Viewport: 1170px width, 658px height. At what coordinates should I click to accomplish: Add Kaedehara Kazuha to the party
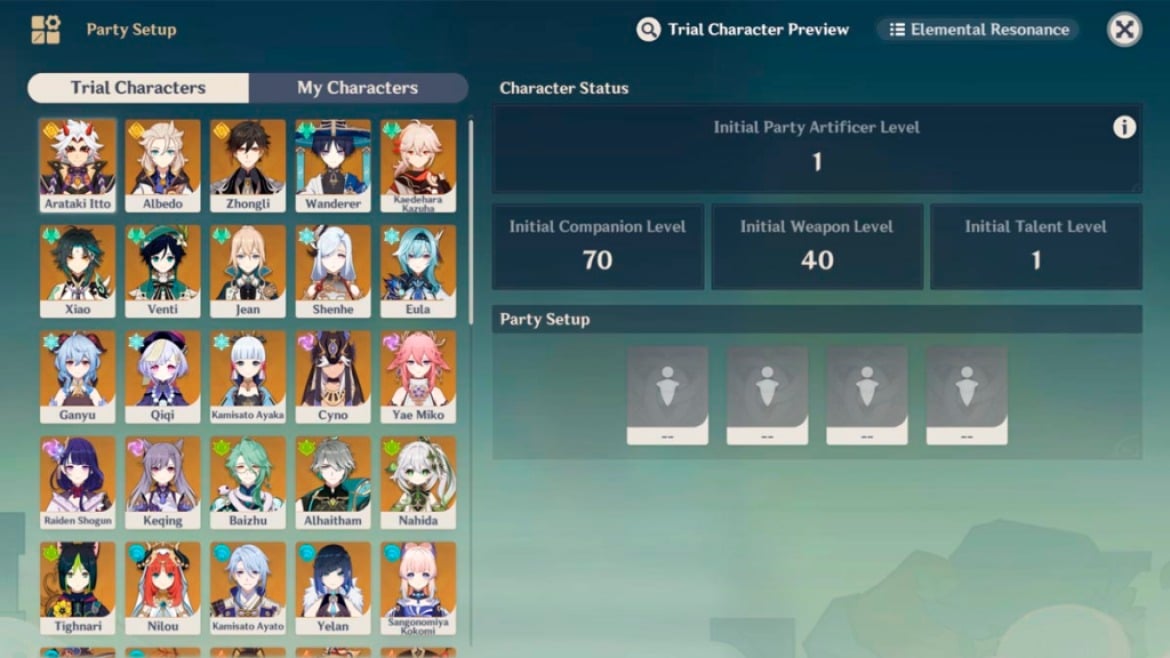[x=418, y=165]
